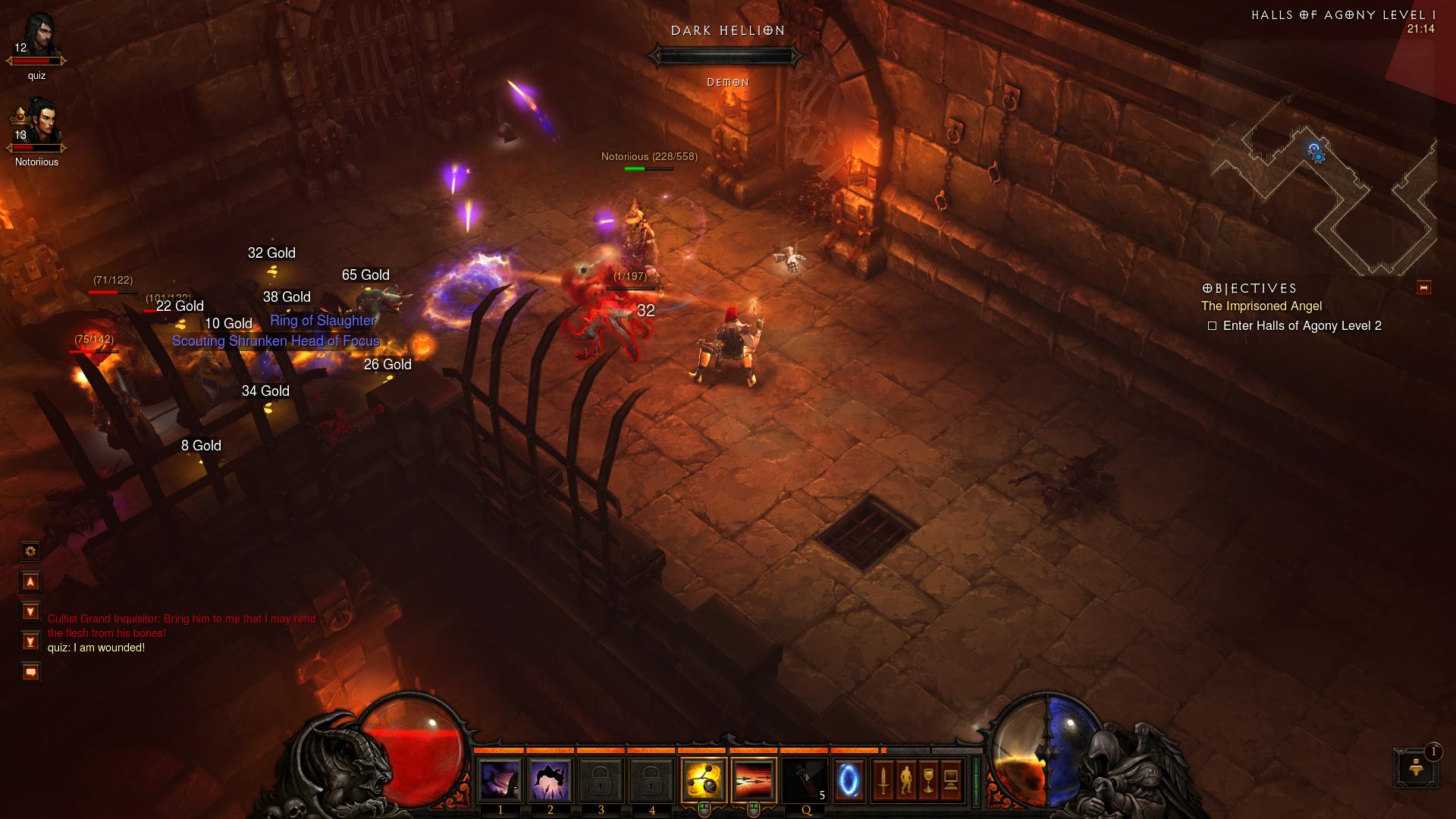The width and height of the screenshot is (1456, 819).
Task: Open the inventory via the sword icon
Action: pyautogui.click(x=883, y=780)
